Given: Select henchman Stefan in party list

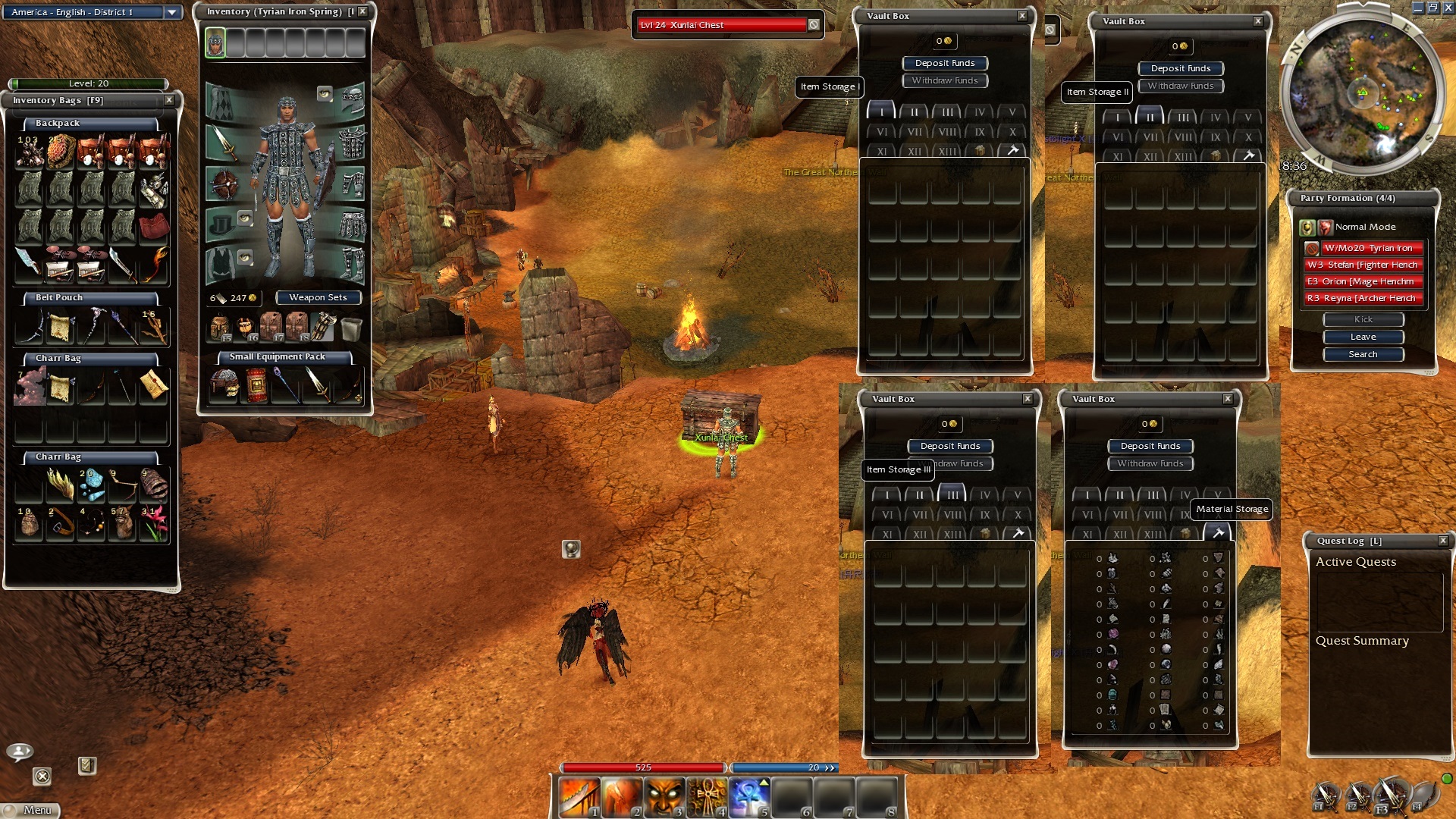Looking at the screenshot, I should (x=1363, y=265).
